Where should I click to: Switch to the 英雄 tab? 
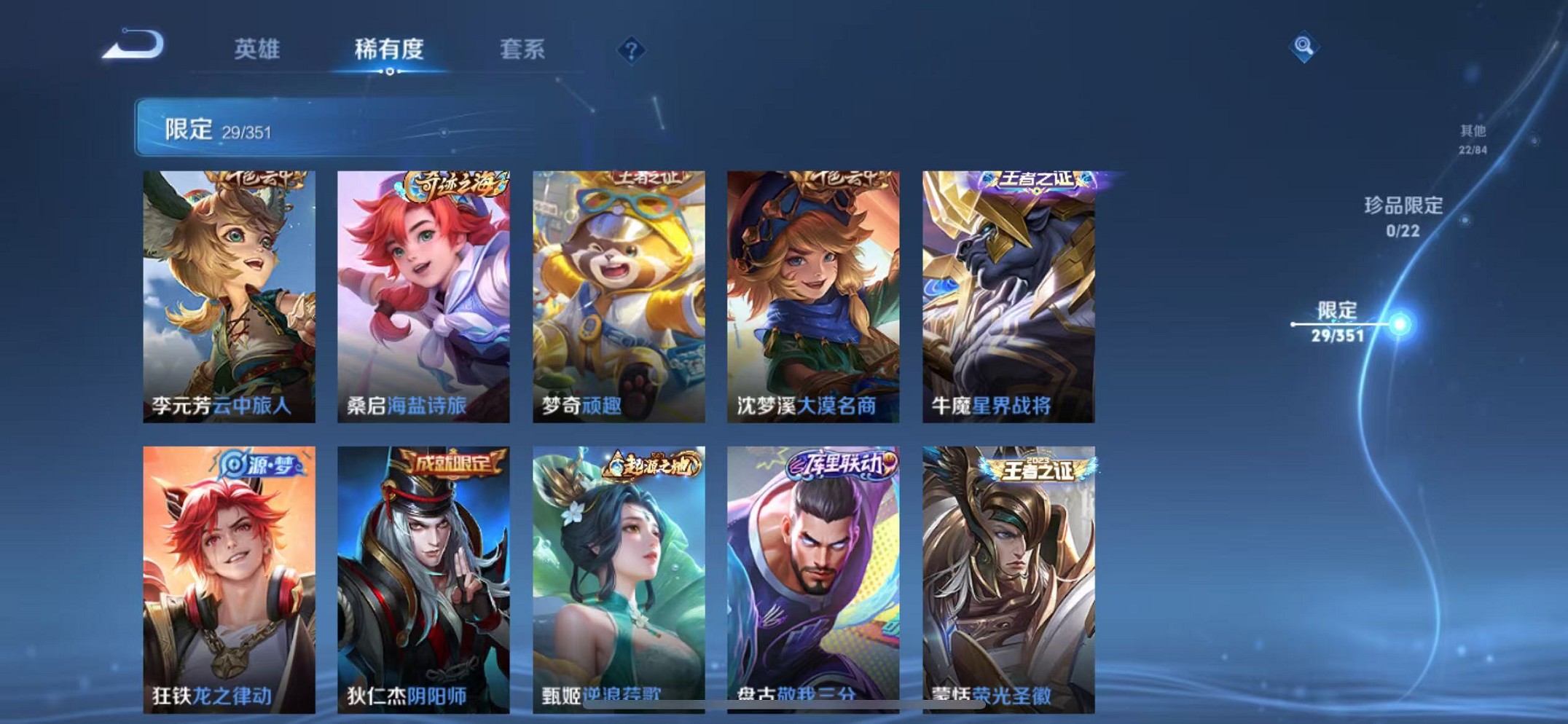click(x=258, y=51)
